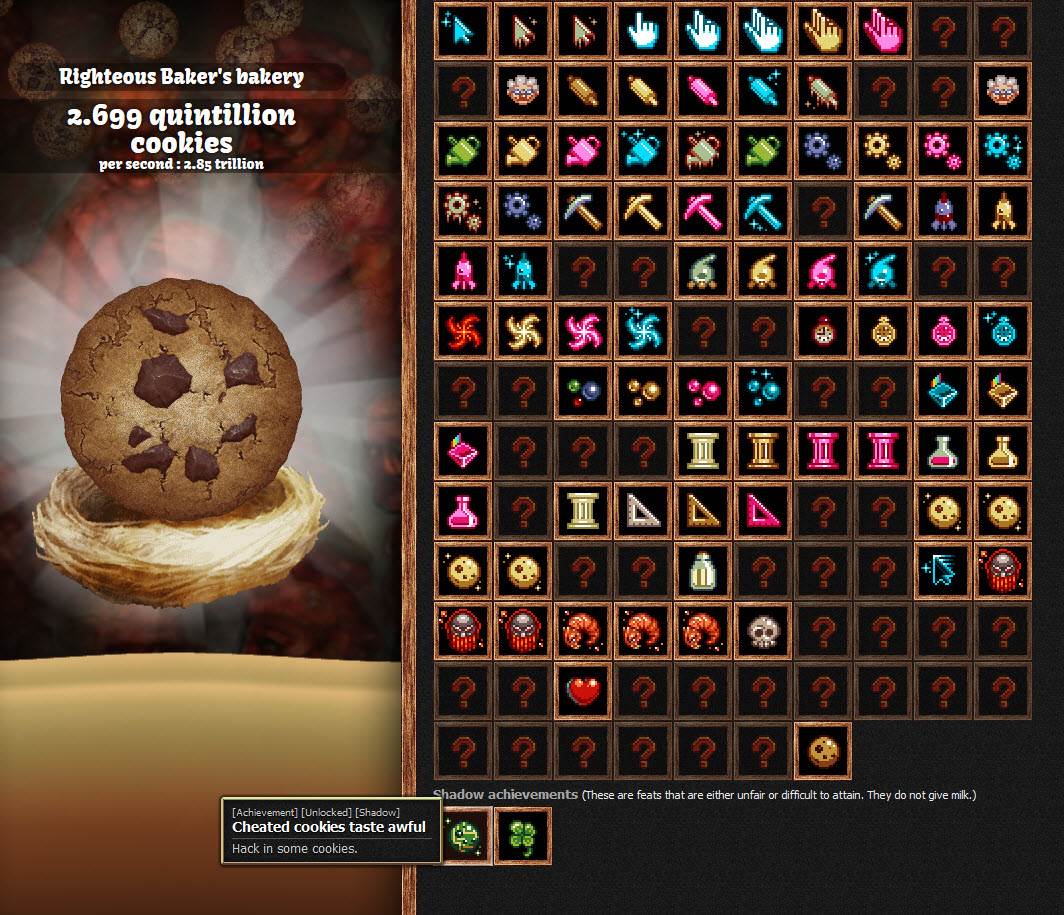This screenshot has height=915, width=1064.
Task: Select the pink hand cursor achievement
Action: tap(883, 32)
